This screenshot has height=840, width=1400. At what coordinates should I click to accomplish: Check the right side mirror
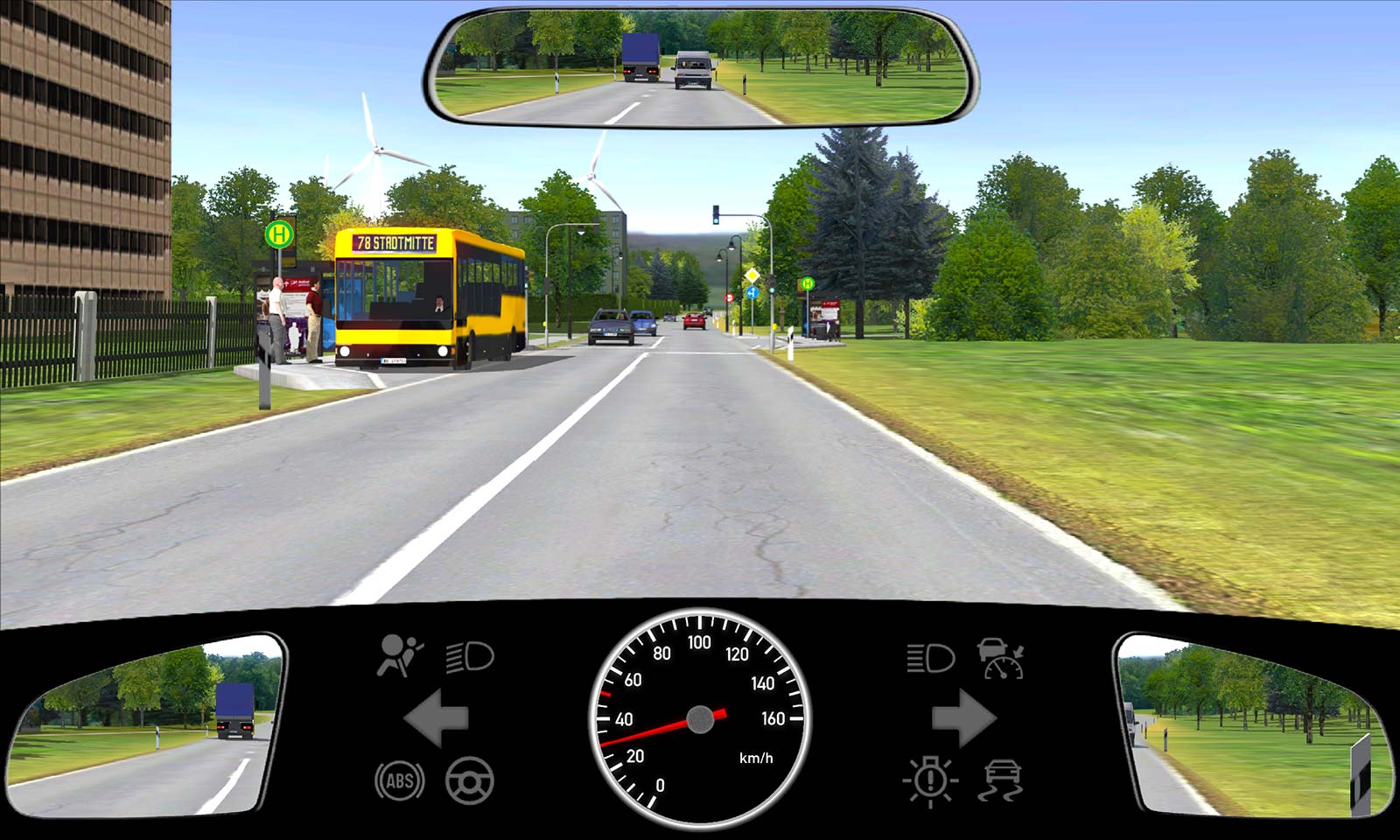click(1256, 728)
